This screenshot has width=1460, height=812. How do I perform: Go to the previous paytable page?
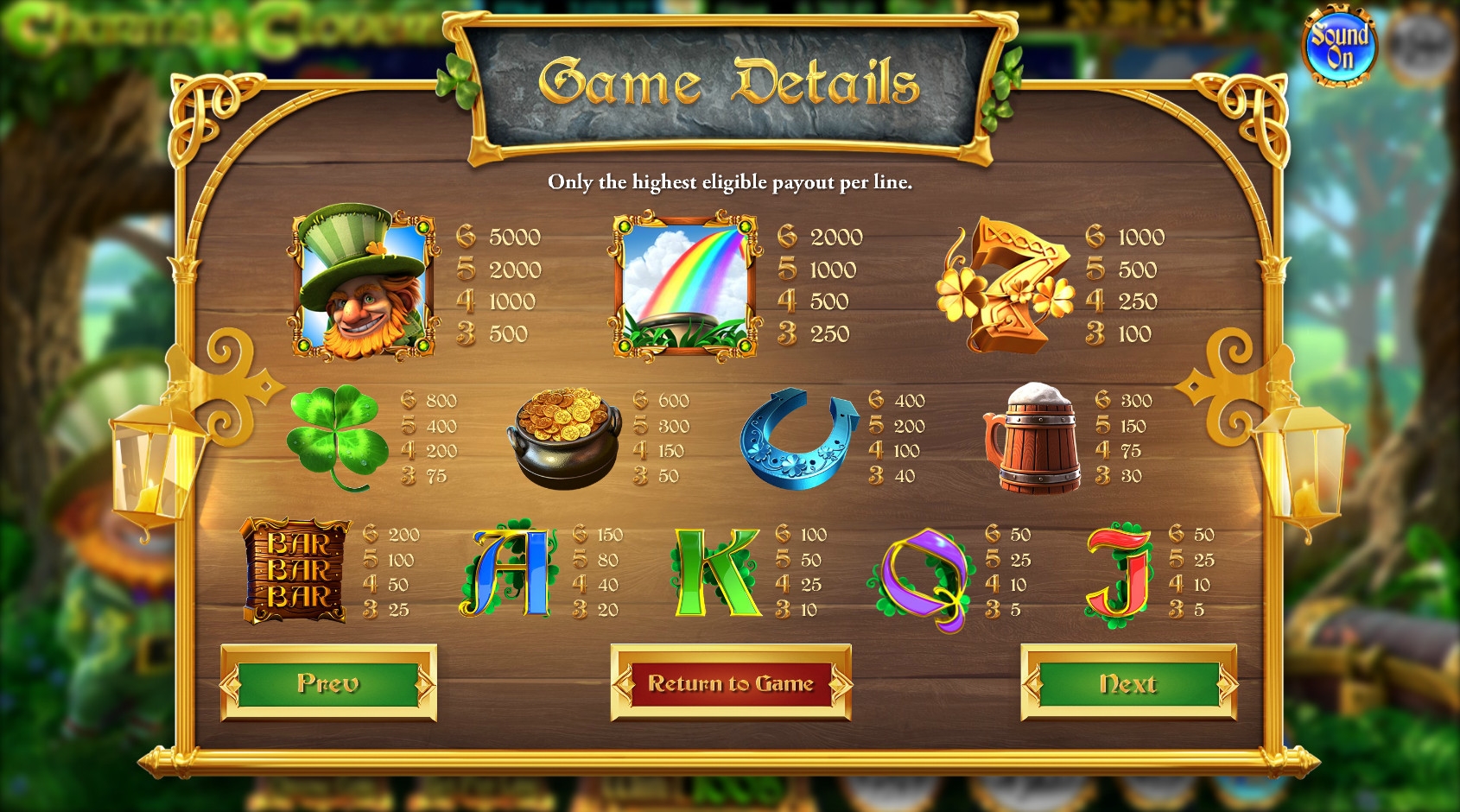[328, 683]
